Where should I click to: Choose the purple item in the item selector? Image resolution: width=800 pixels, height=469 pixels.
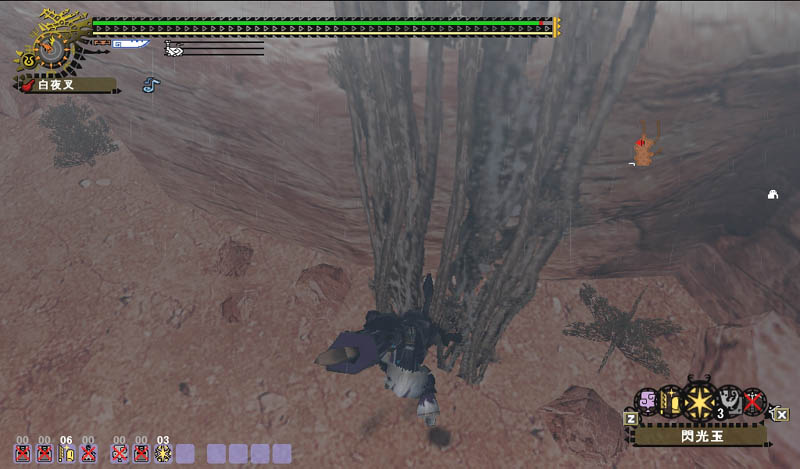[647, 401]
